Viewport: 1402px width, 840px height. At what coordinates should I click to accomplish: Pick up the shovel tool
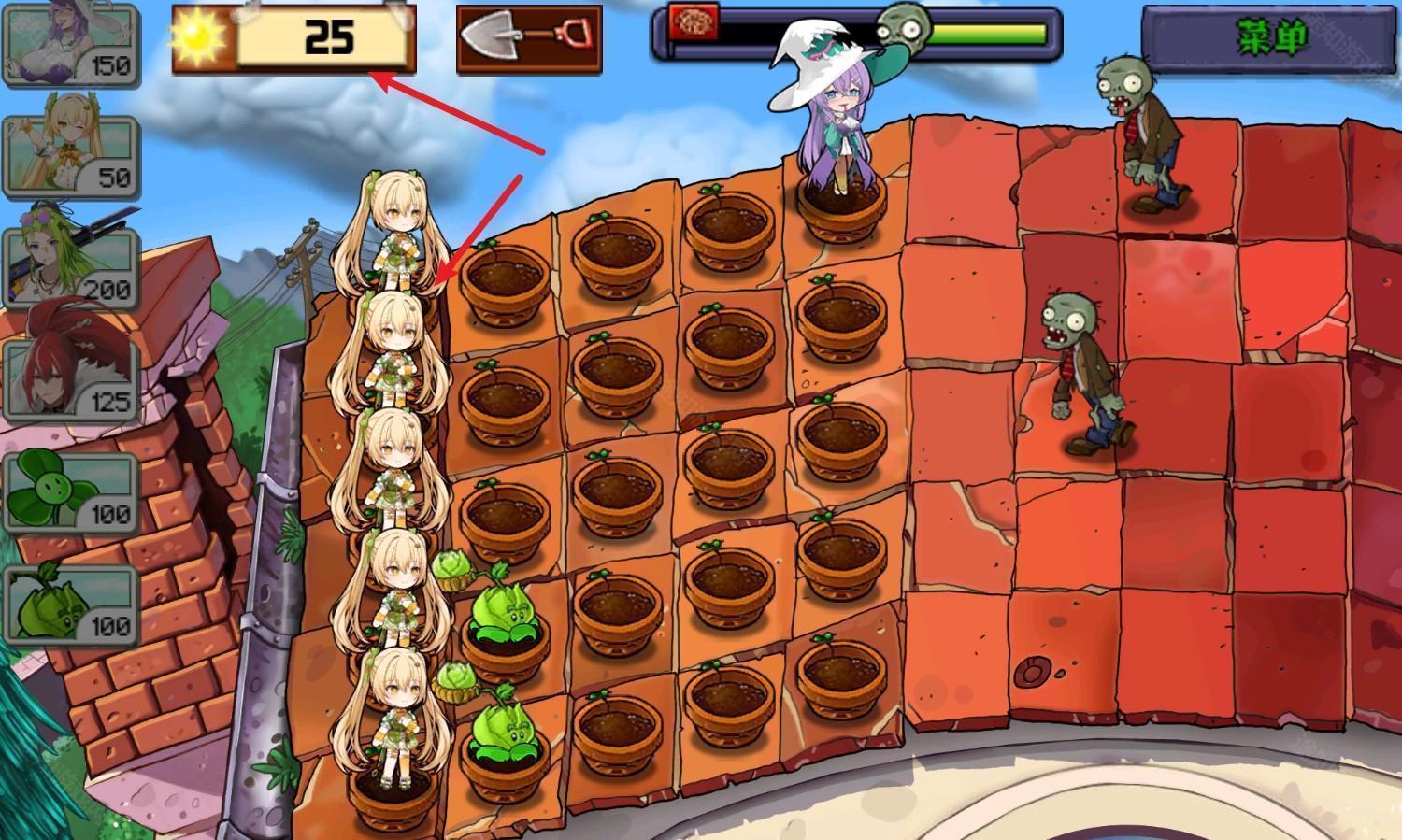point(529,39)
